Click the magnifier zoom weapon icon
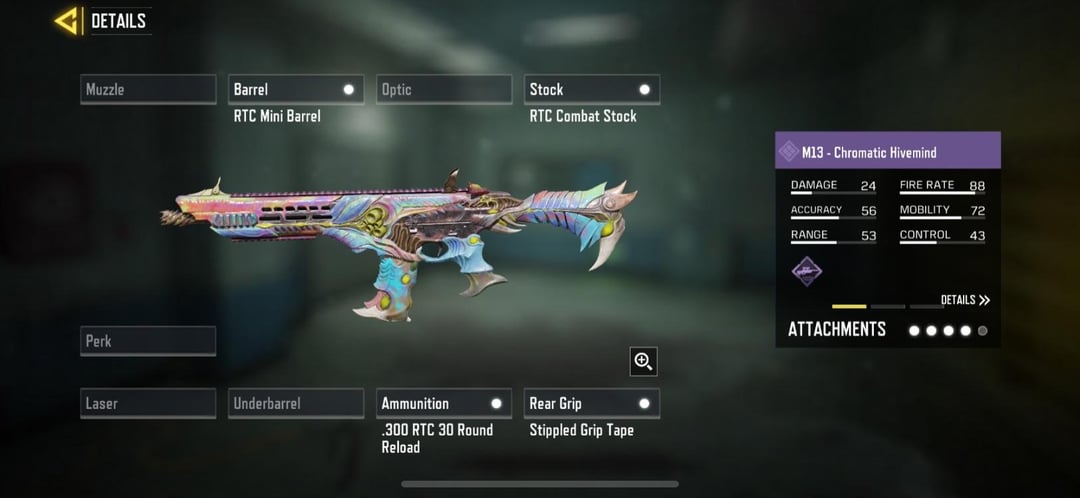Image resolution: width=1080 pixels, height=498 pixels. (x=643, y=361)
